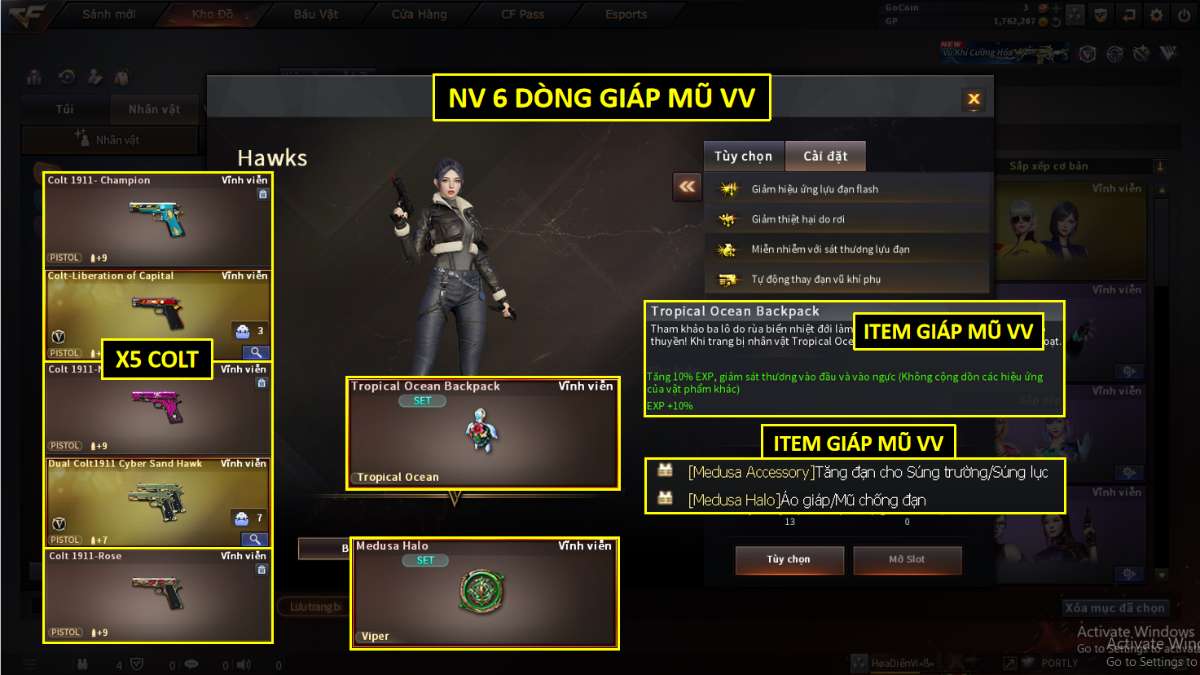Switch to the Tùy chọn tab
The height and width of the screenshot is (675, 1200).
743,157
